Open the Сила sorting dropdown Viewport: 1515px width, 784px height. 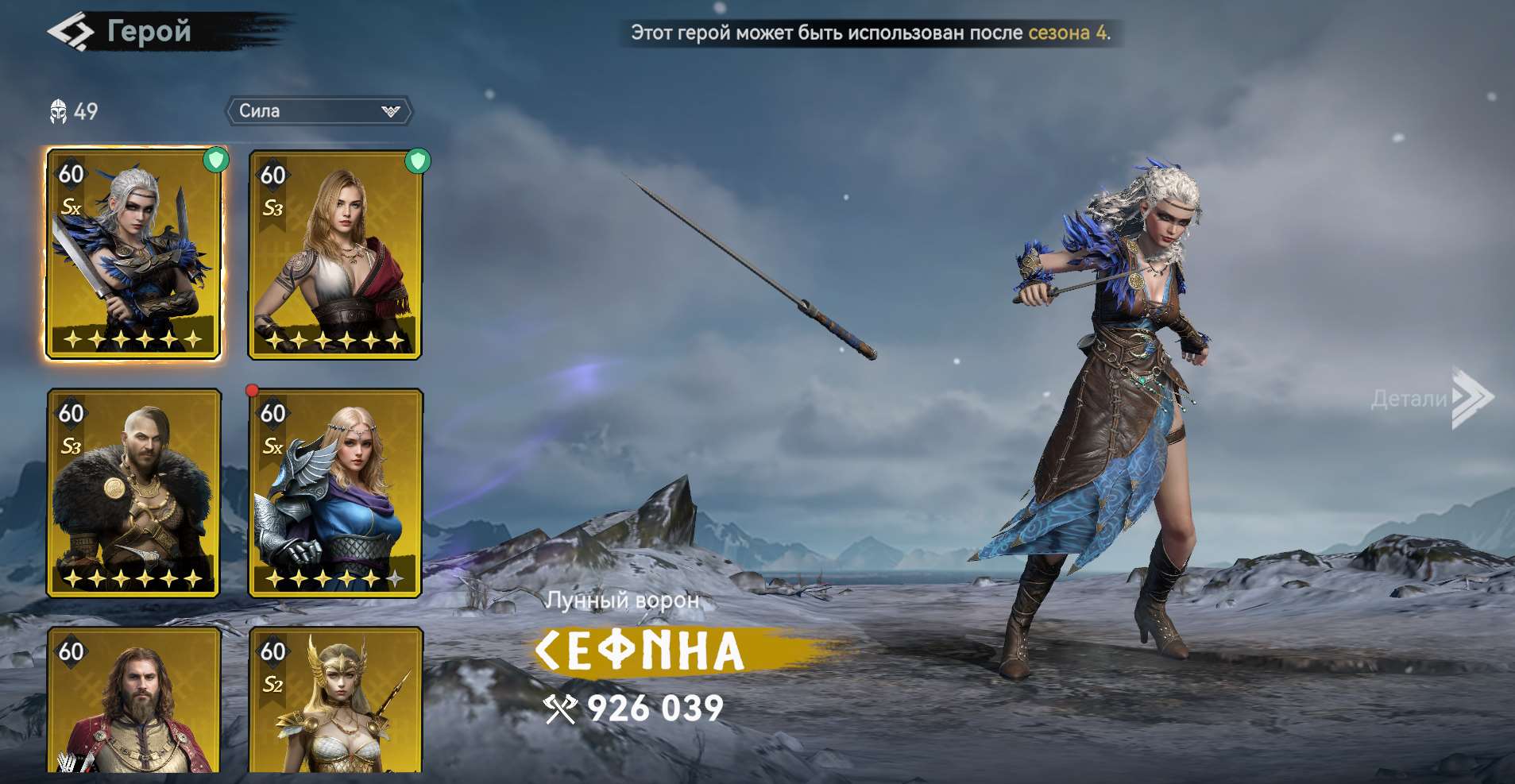pyautogui.click(x=318, y=111)
